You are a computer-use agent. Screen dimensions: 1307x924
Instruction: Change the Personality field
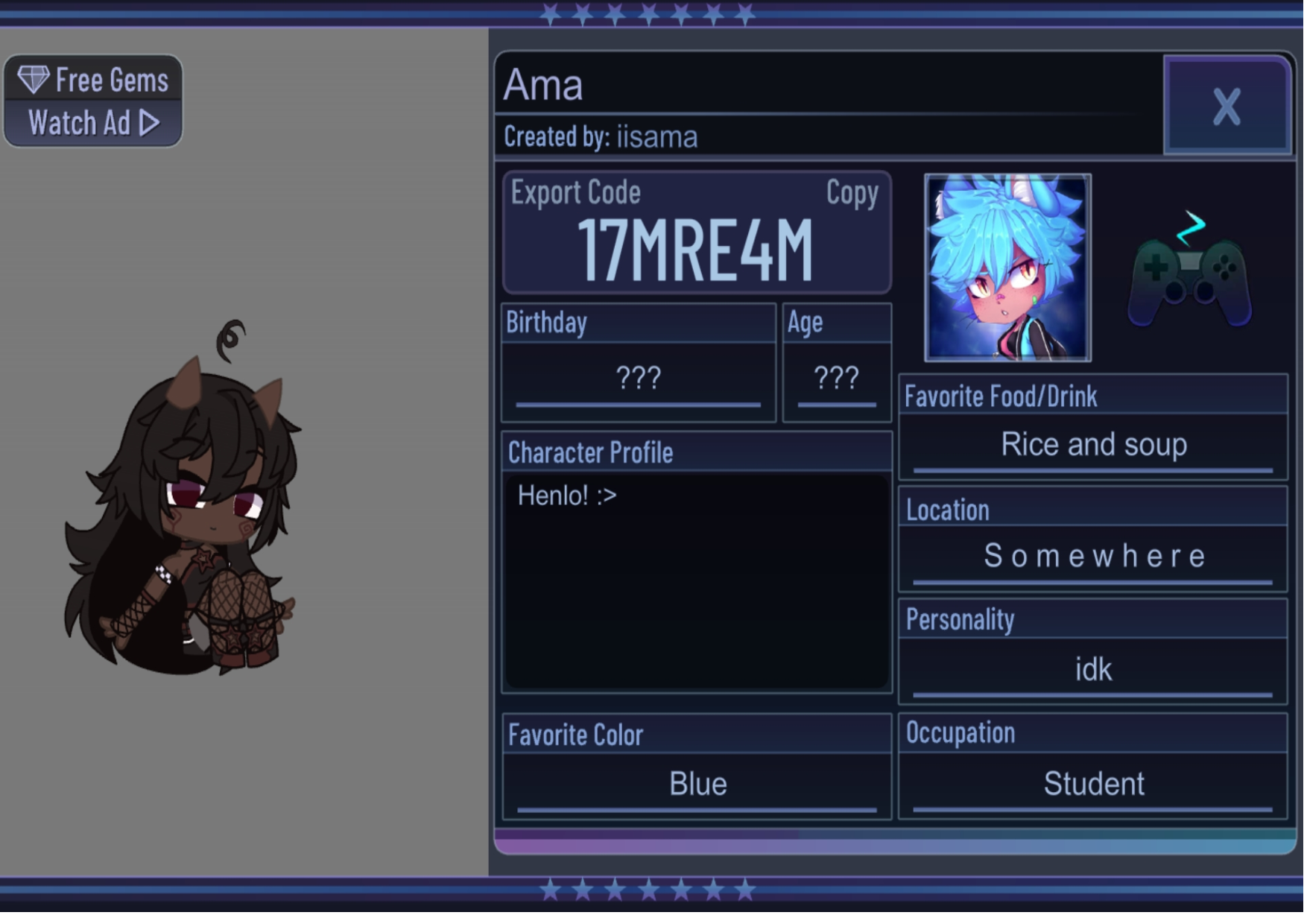(1092, 669)
